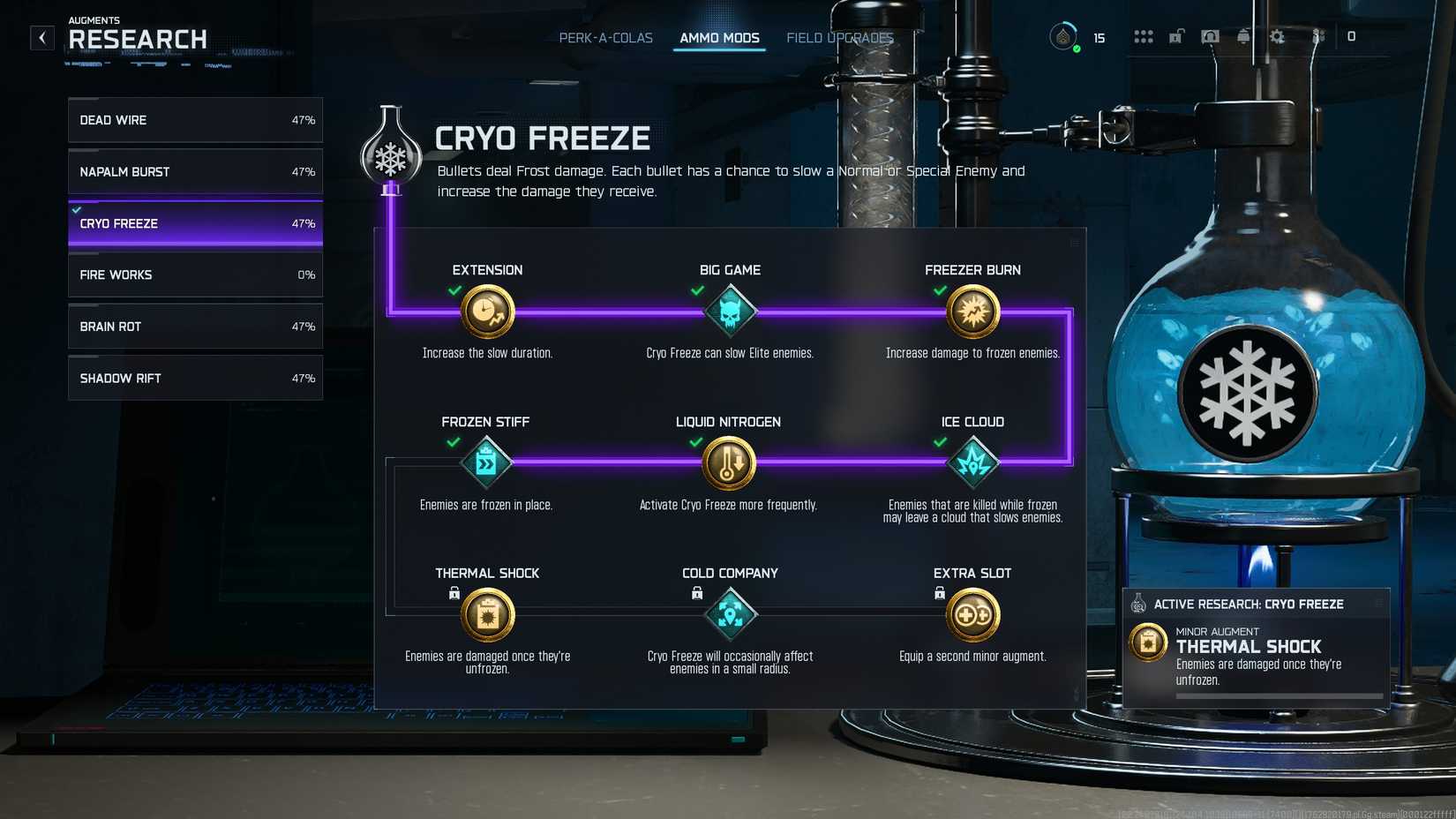Viewport: 1456px width, 819px height.
Task: Open the notifications bell icon
Action: [1243, 37]
